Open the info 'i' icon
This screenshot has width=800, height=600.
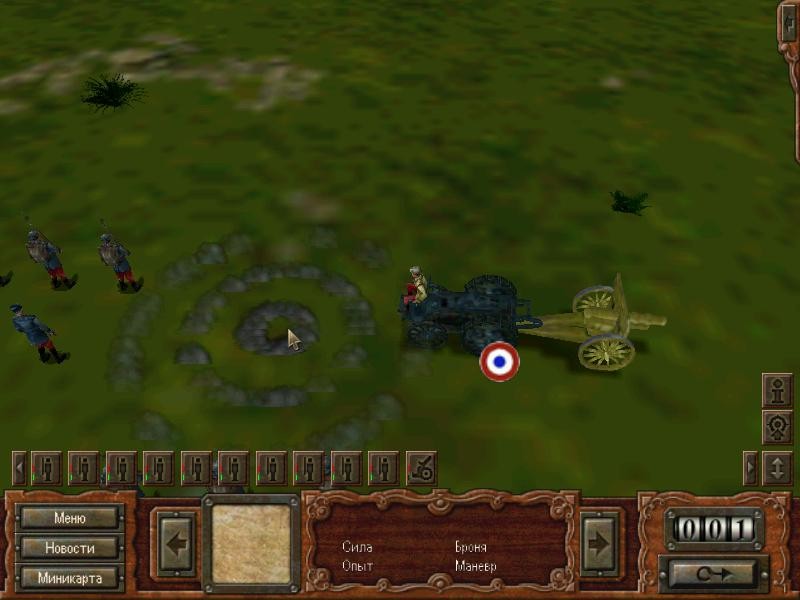click(777, 388)
